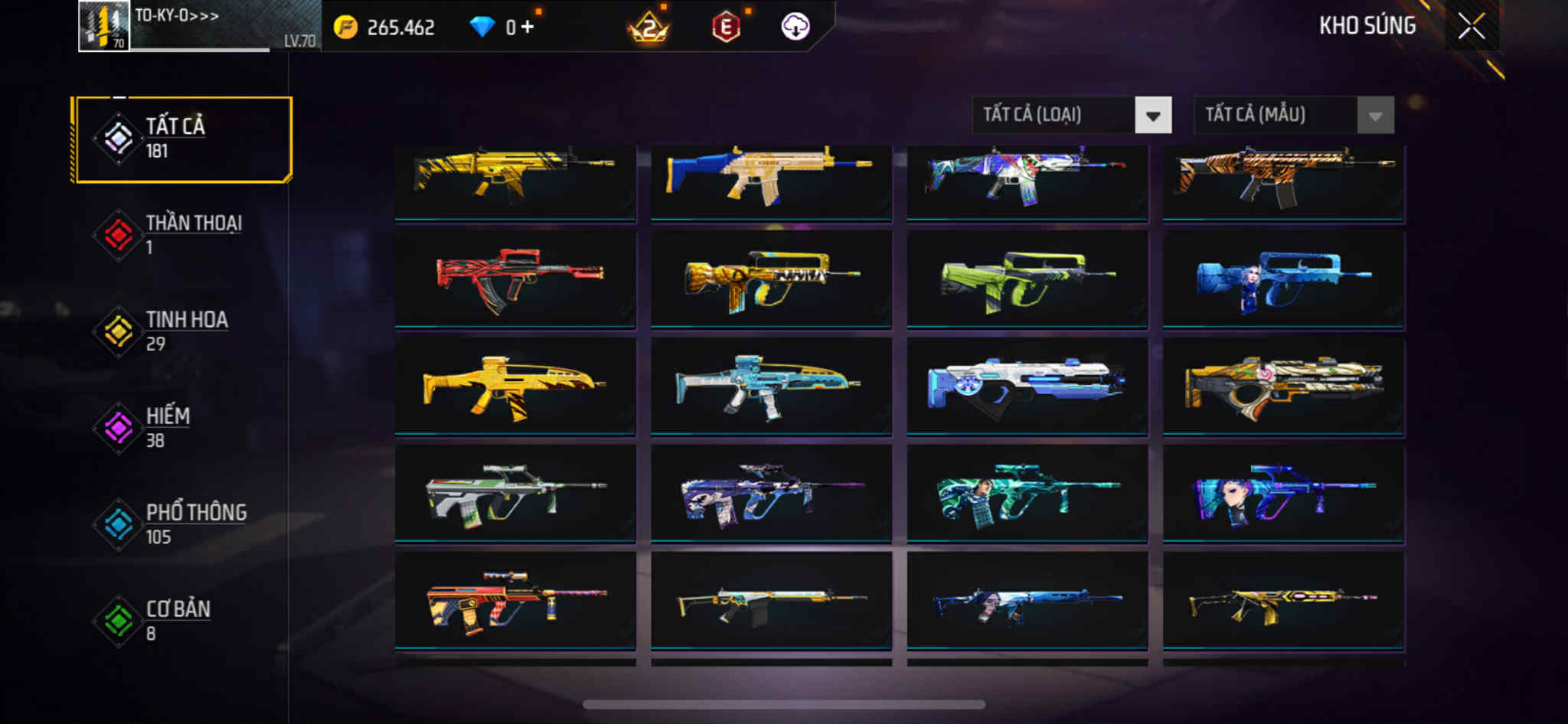Switch to the Thần Thoại tab
The image size is (1568, 724).
point(182,235)
